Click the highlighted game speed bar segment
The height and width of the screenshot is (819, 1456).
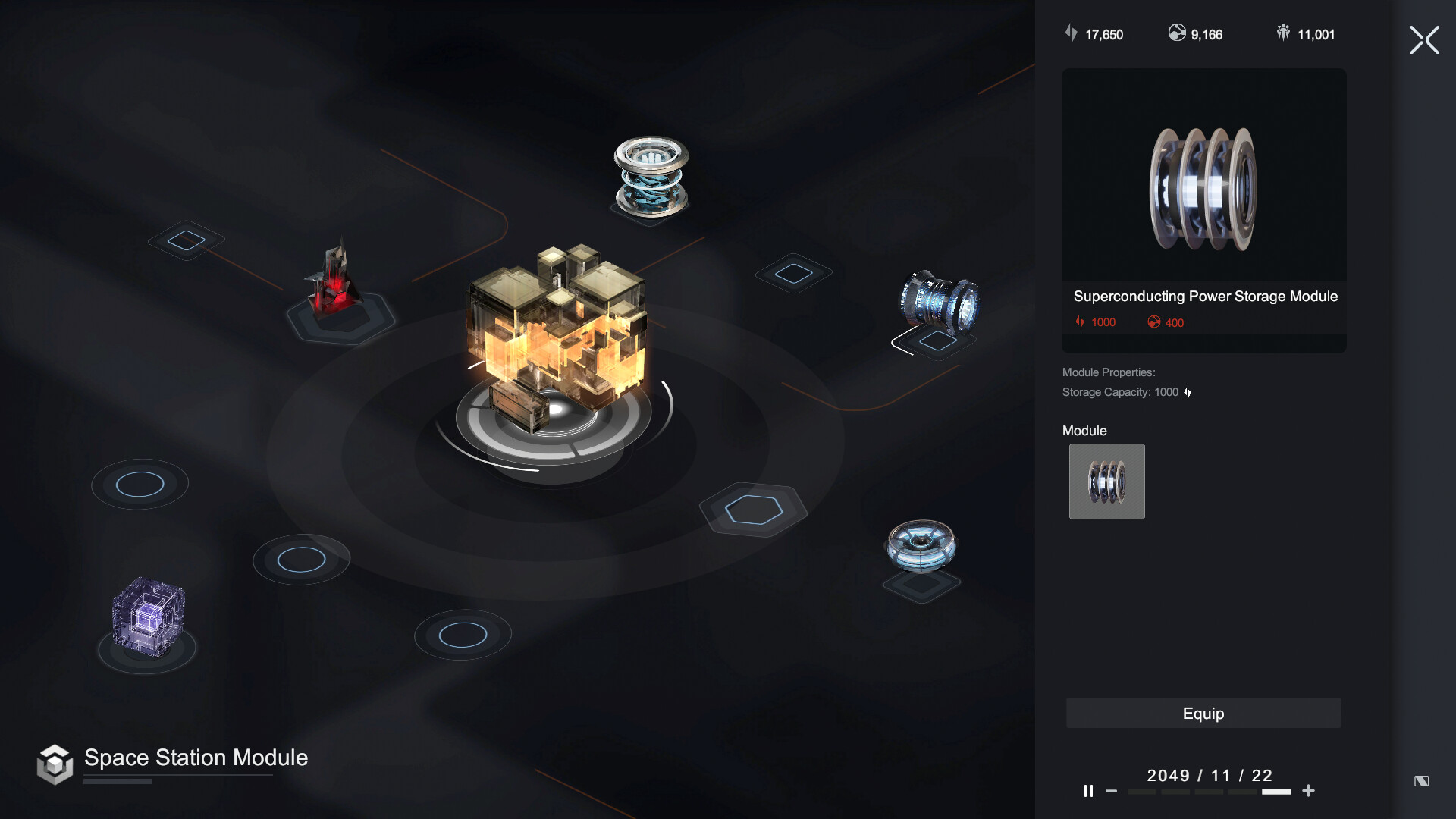(1276, 791)
